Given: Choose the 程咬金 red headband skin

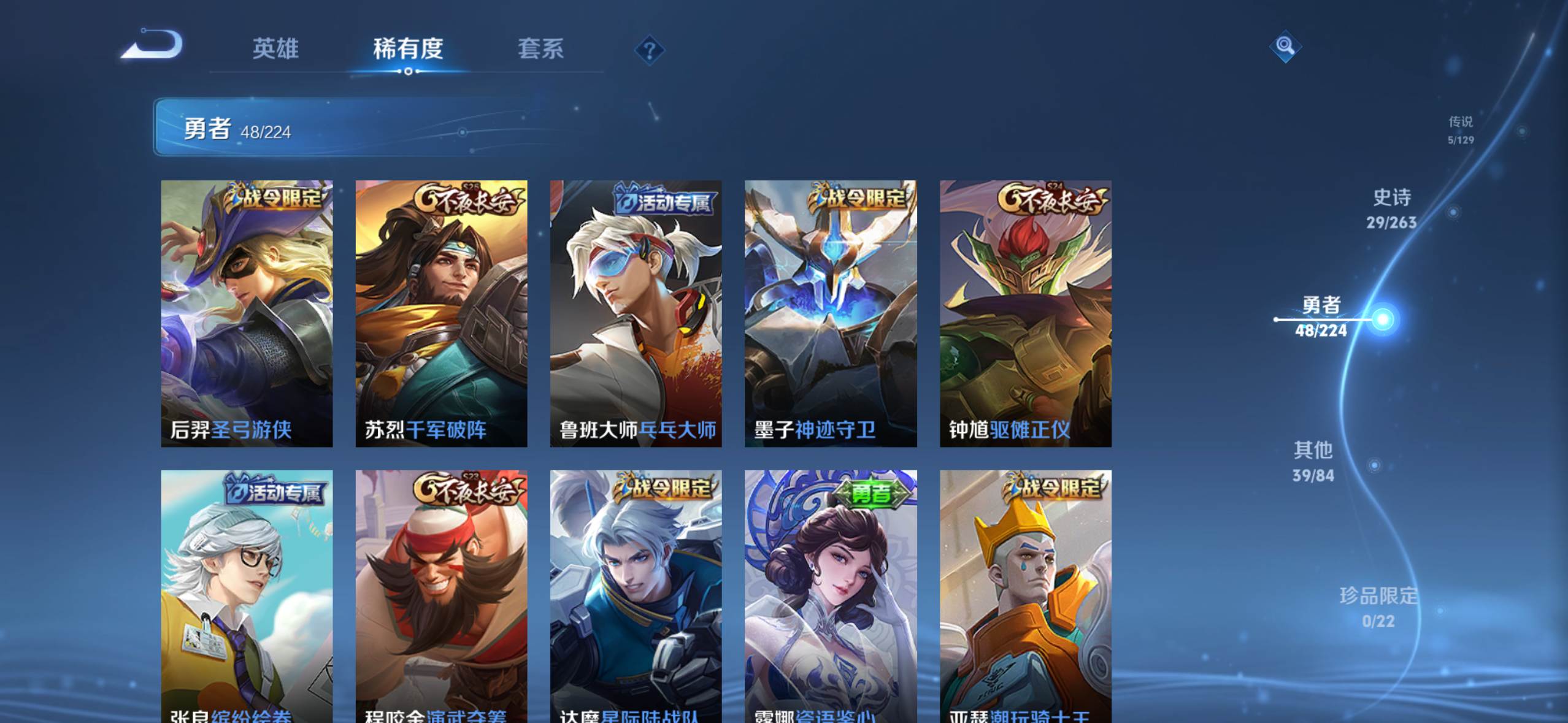Looking at the screenshot, I should coord(441,596).
